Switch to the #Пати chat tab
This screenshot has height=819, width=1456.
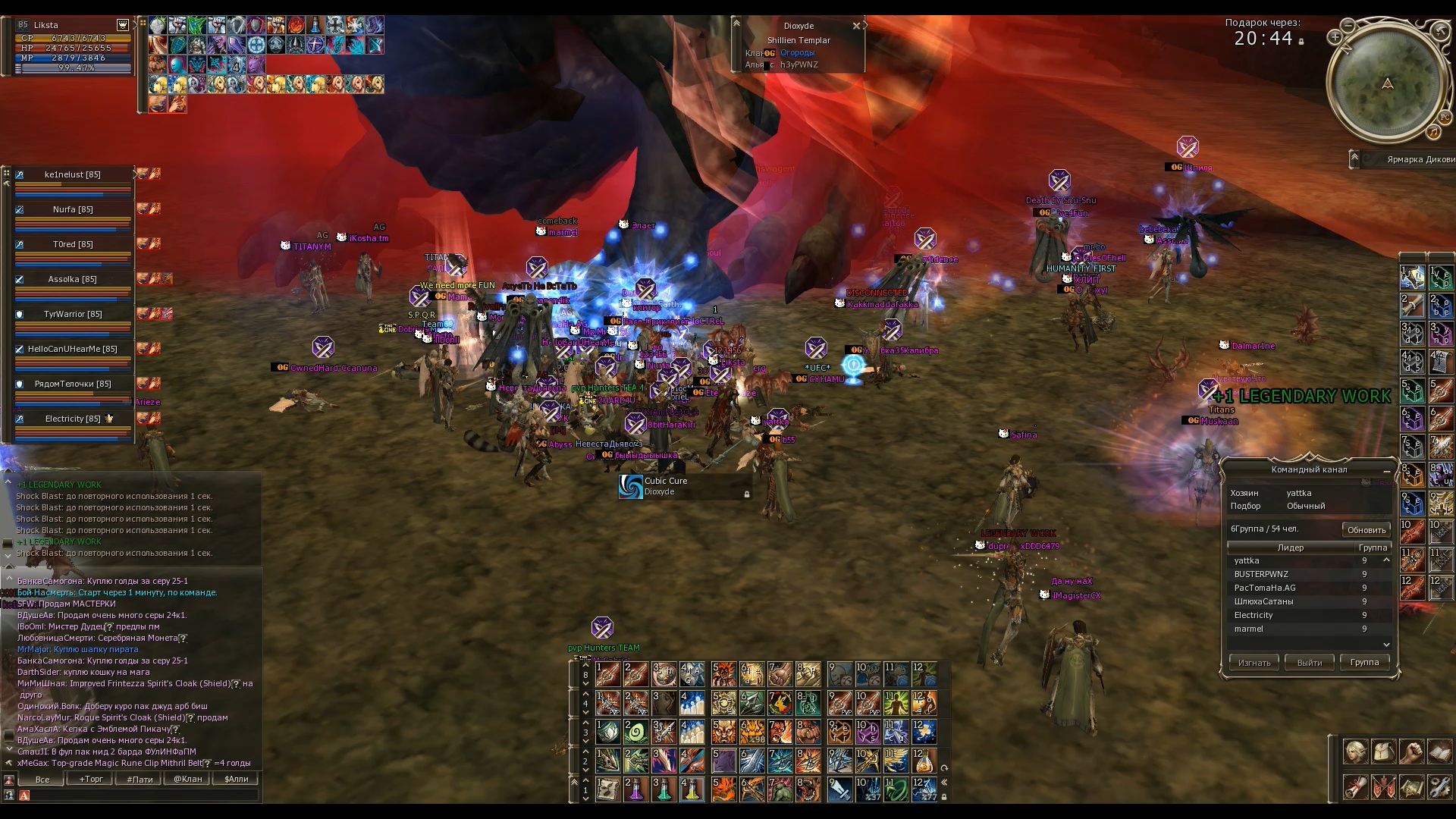[140, 779]
